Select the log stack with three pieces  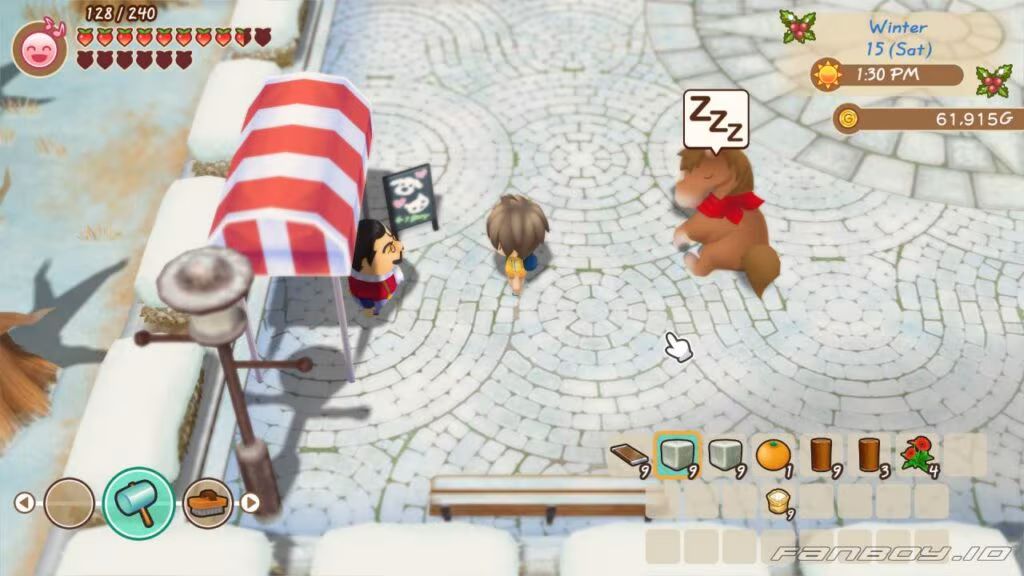click(867, 455)
